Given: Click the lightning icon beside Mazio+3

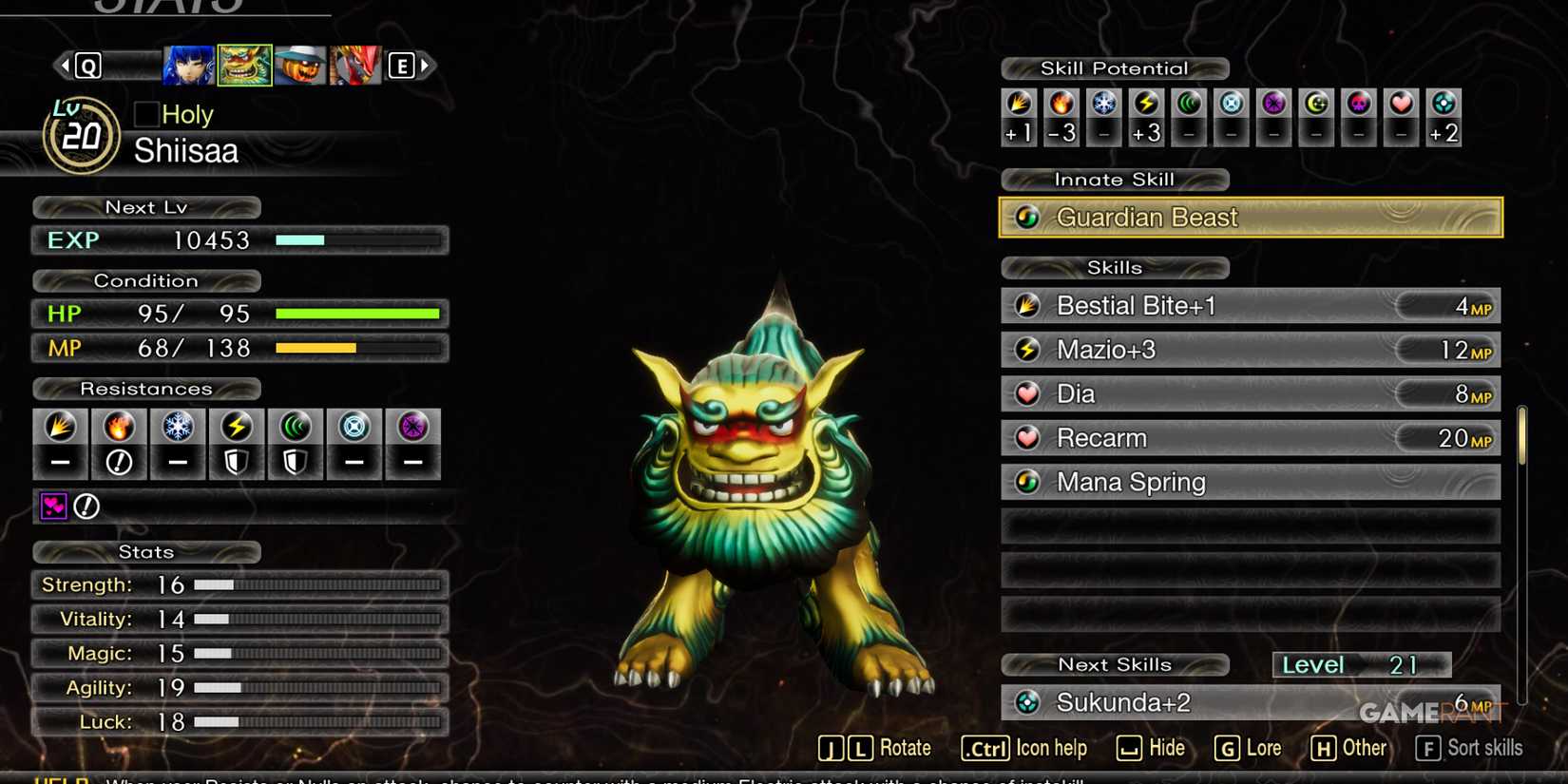Looking at the screenshot, I should [1029, 349].
